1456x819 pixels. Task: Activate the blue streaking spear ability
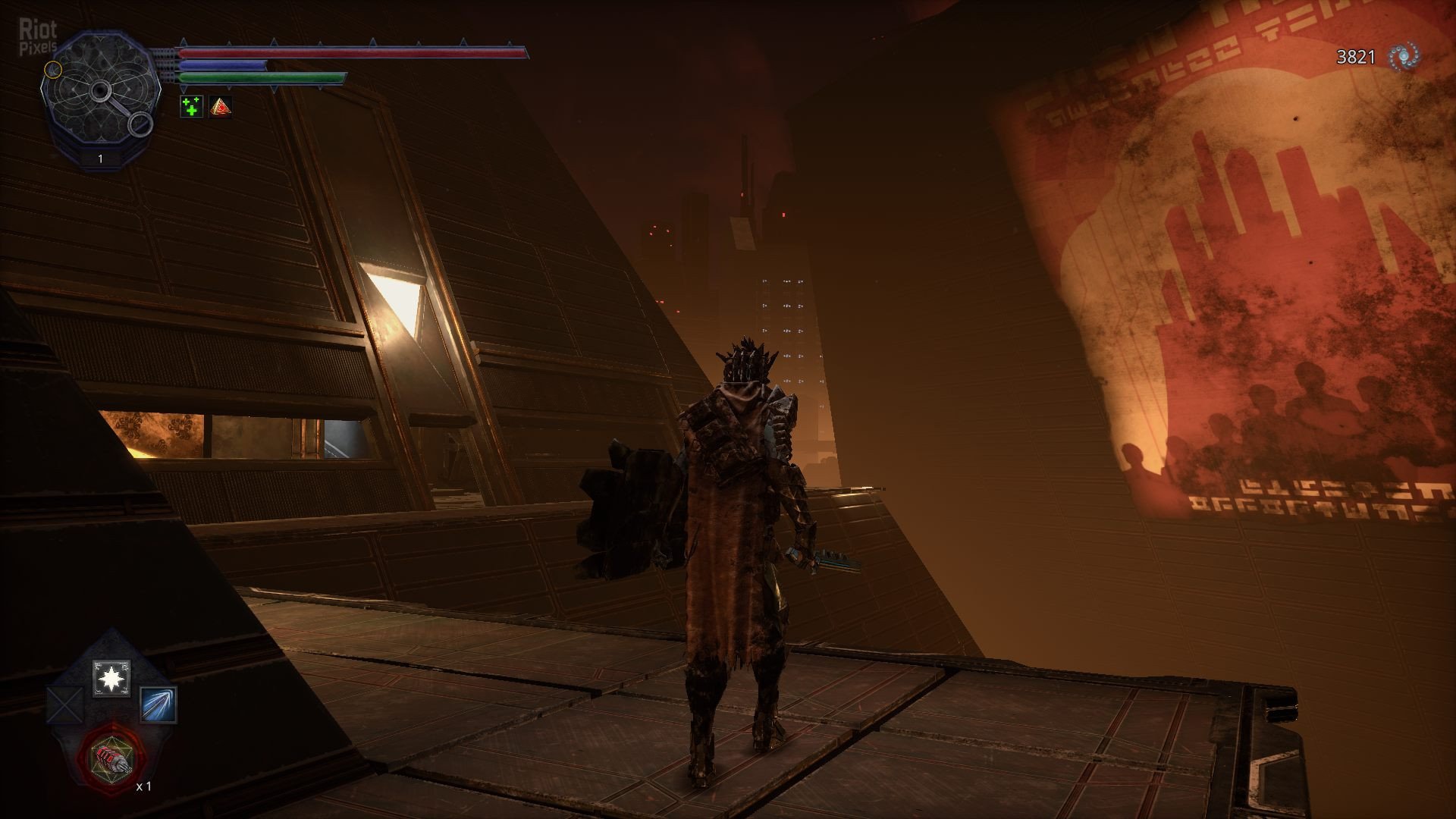click(158, 704)
